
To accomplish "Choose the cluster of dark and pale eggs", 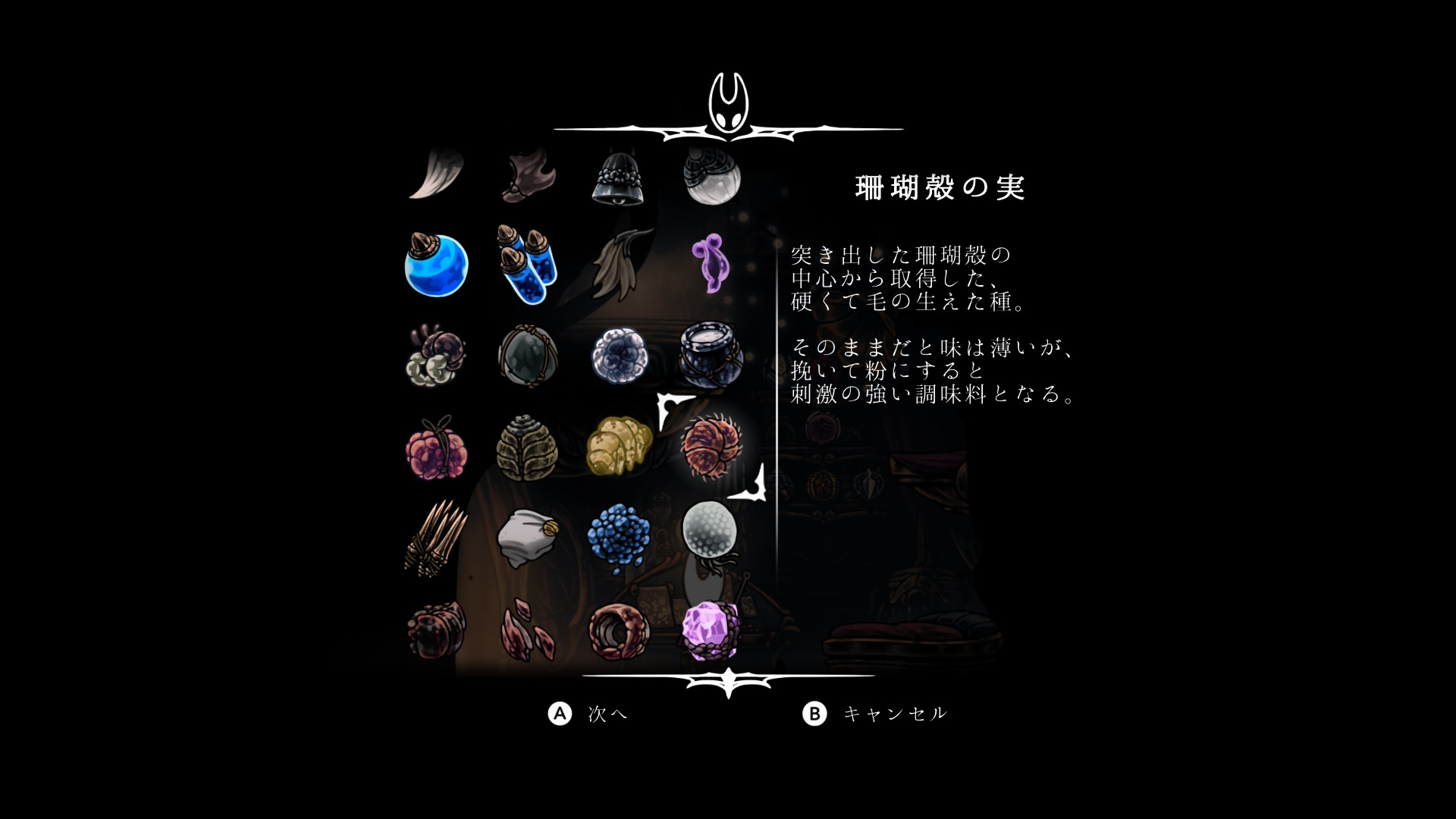I will pyautogui.click(x=435, y=357).
